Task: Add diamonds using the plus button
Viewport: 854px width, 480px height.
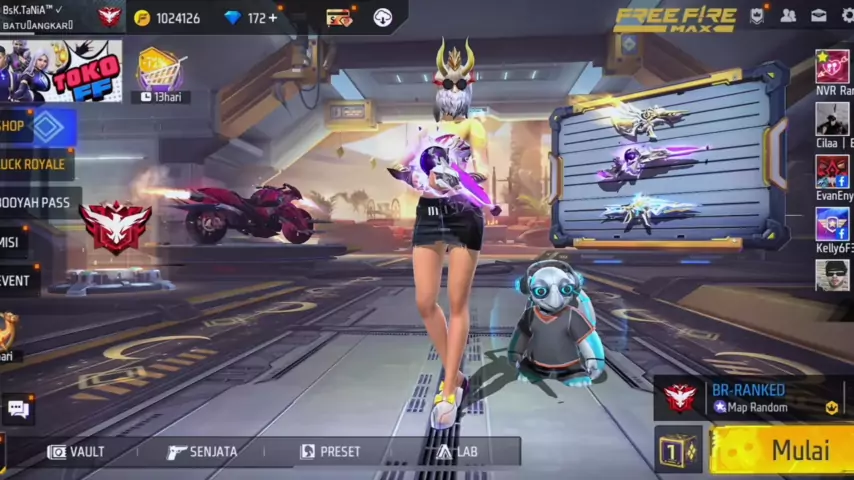Action: coord(272,18)
